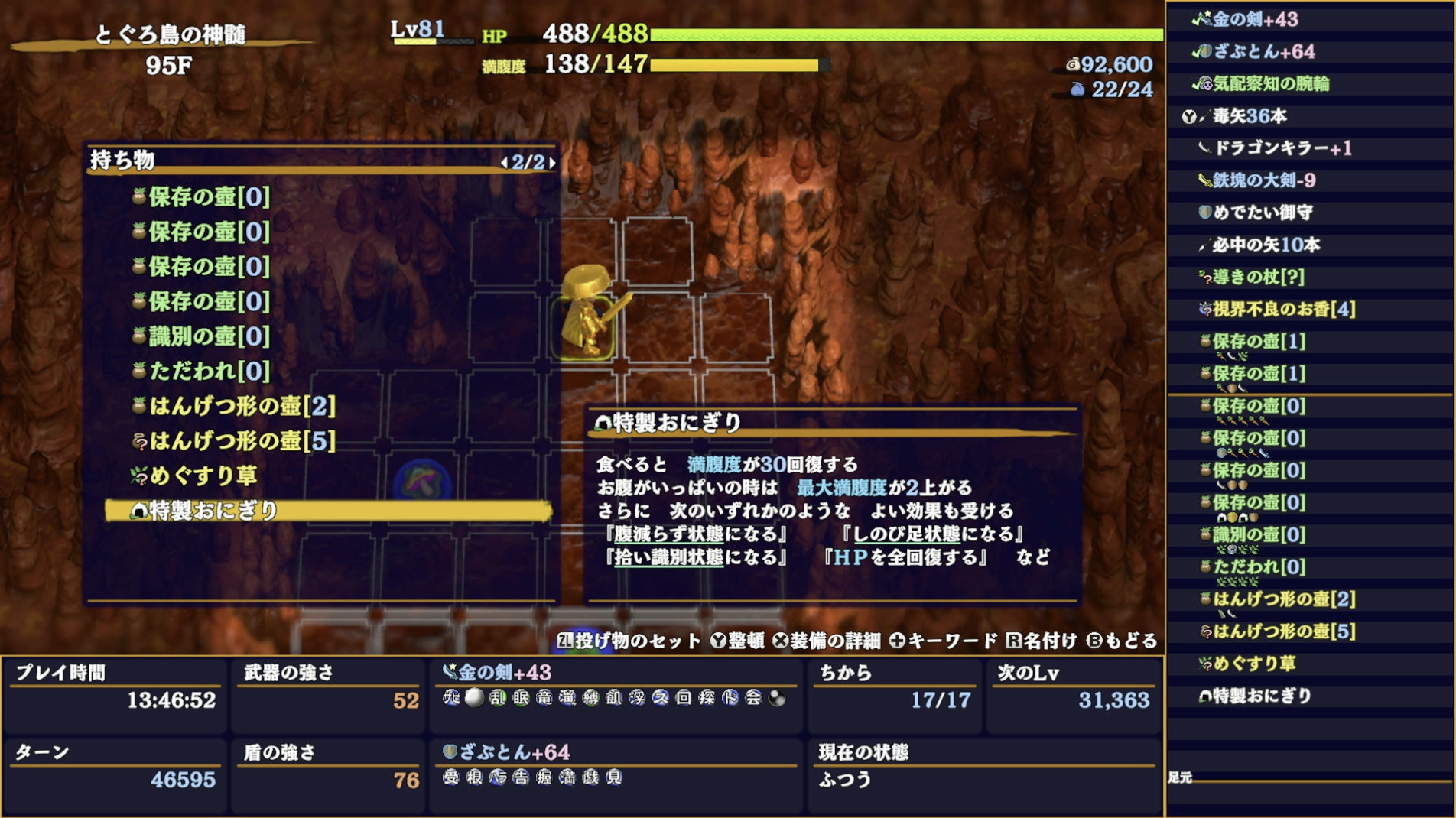Click the money pouch icon beside 92,600
Image resolution: width=1456 pixels, height=818 pixels.
point(1074,65)
